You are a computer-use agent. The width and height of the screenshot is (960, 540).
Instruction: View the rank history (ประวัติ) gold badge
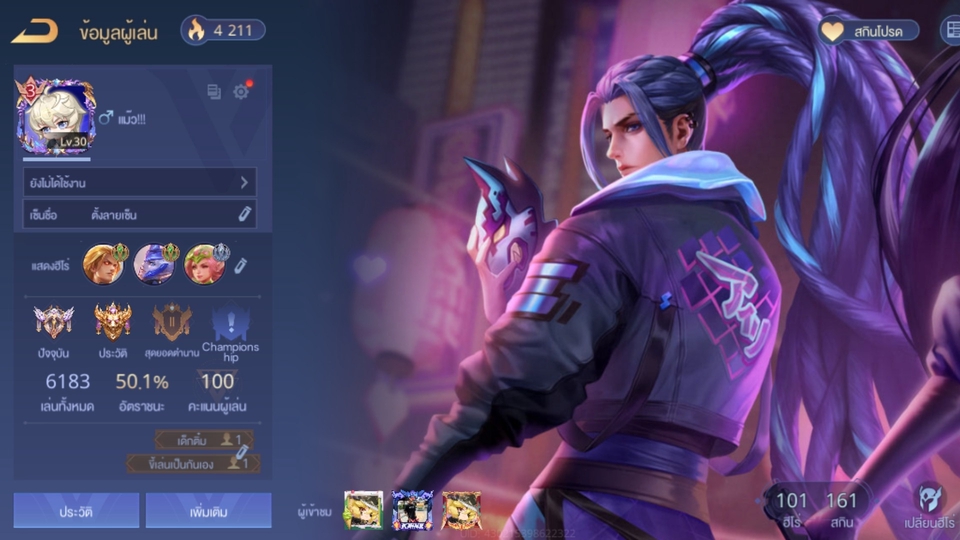(113, 323)
